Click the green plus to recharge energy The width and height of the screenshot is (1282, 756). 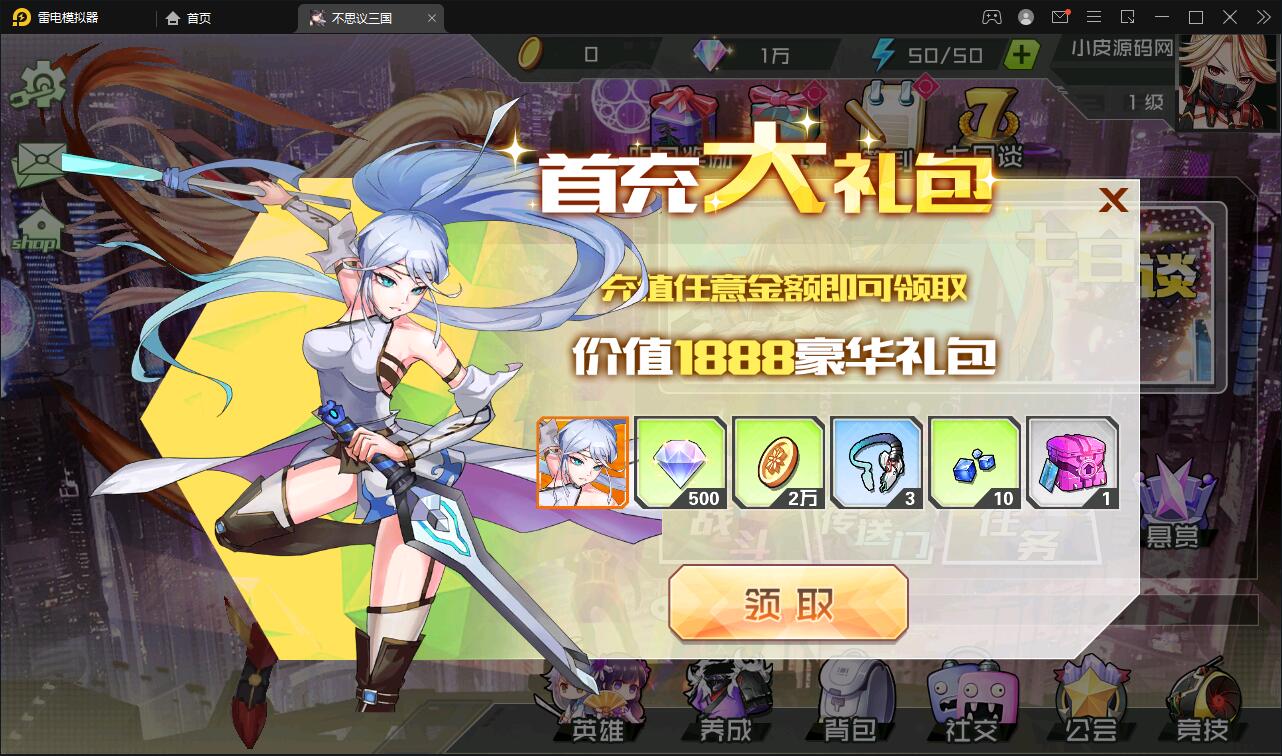[x=1021, y=55]
